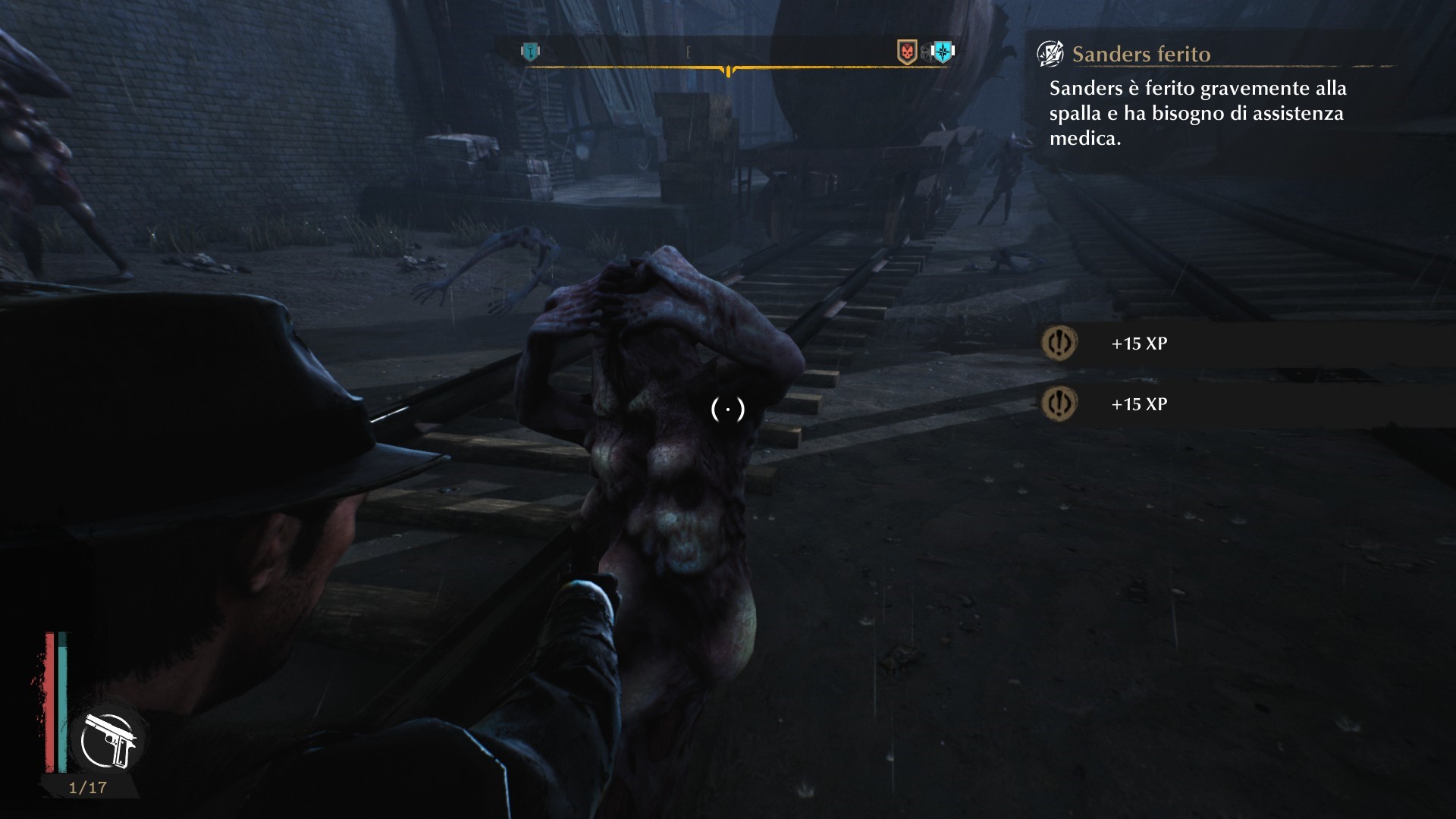
Task: Click the teal key marker on the compass
Action: 531,52
